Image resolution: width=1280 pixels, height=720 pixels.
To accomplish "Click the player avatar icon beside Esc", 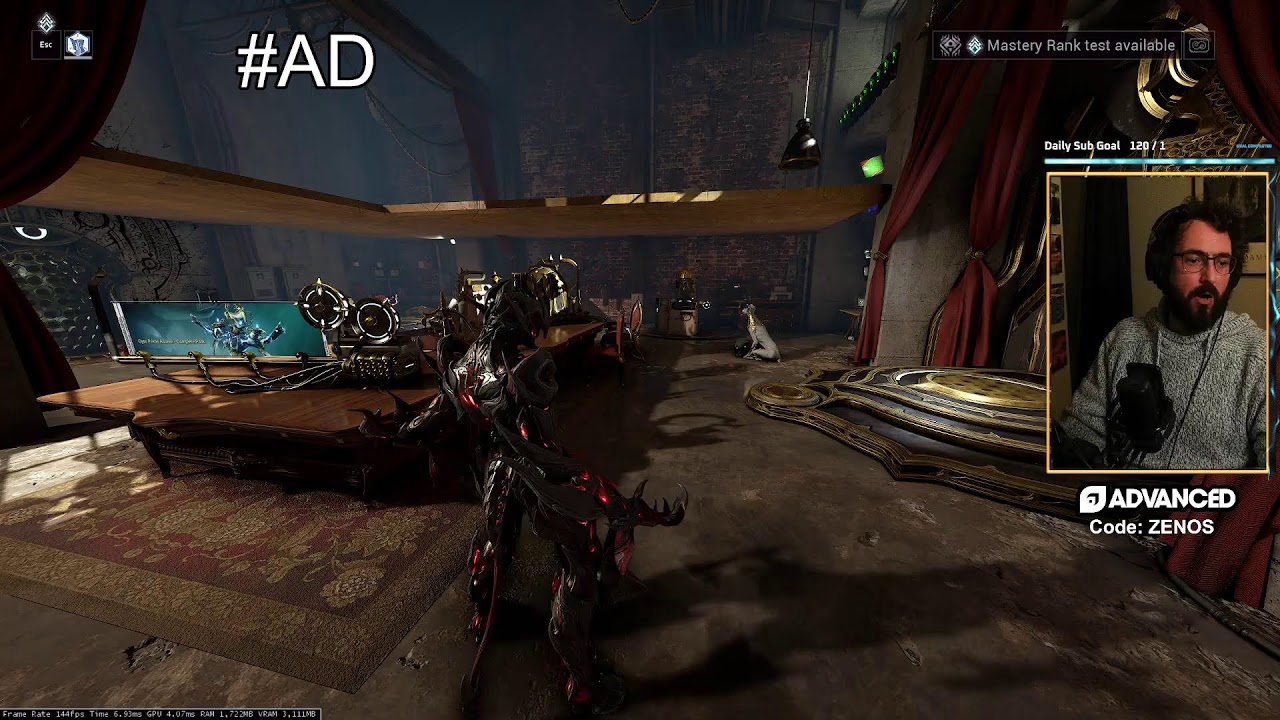I will coord(78,45).
